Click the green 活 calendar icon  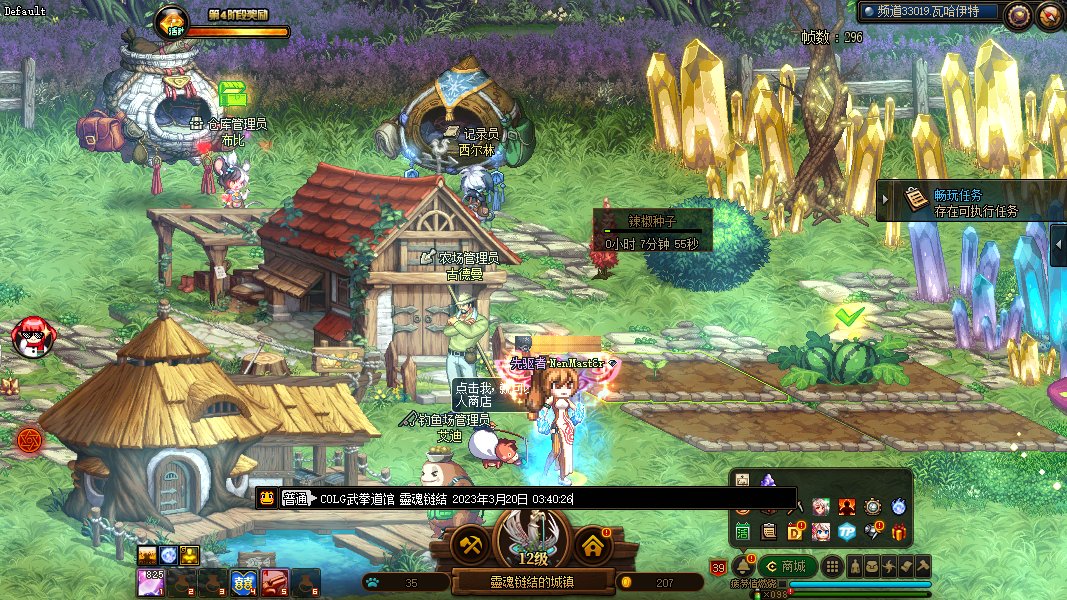[x=743, y=532]
